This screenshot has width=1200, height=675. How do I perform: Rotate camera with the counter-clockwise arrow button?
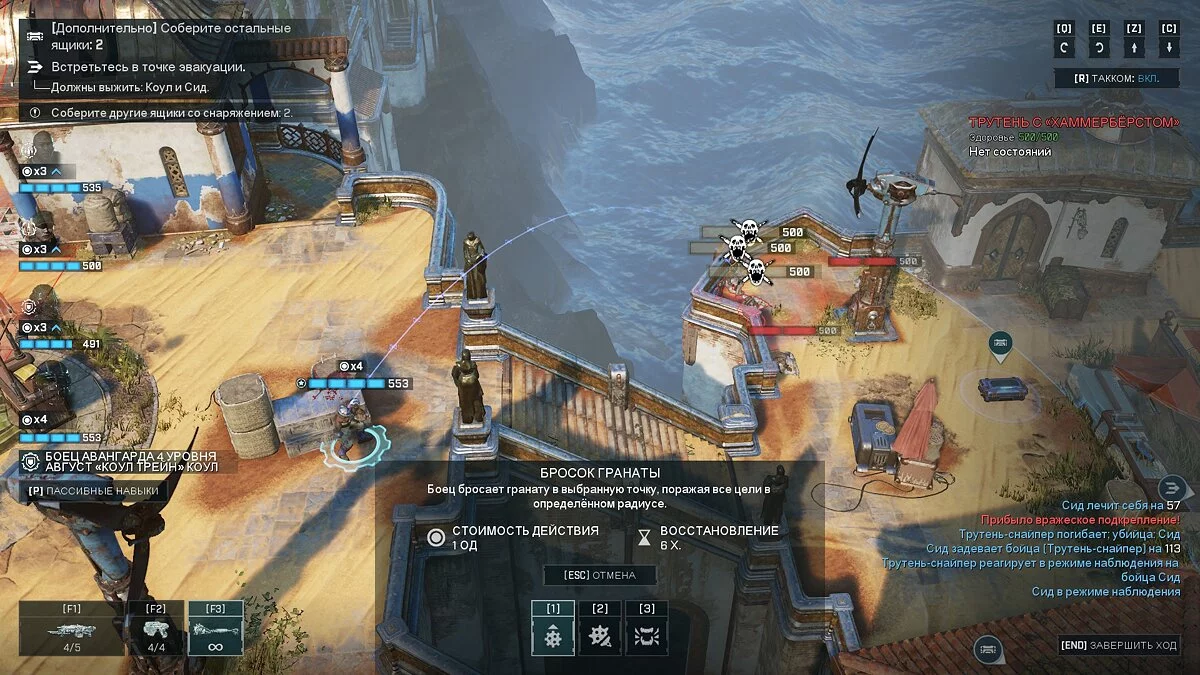(1064, 47)
